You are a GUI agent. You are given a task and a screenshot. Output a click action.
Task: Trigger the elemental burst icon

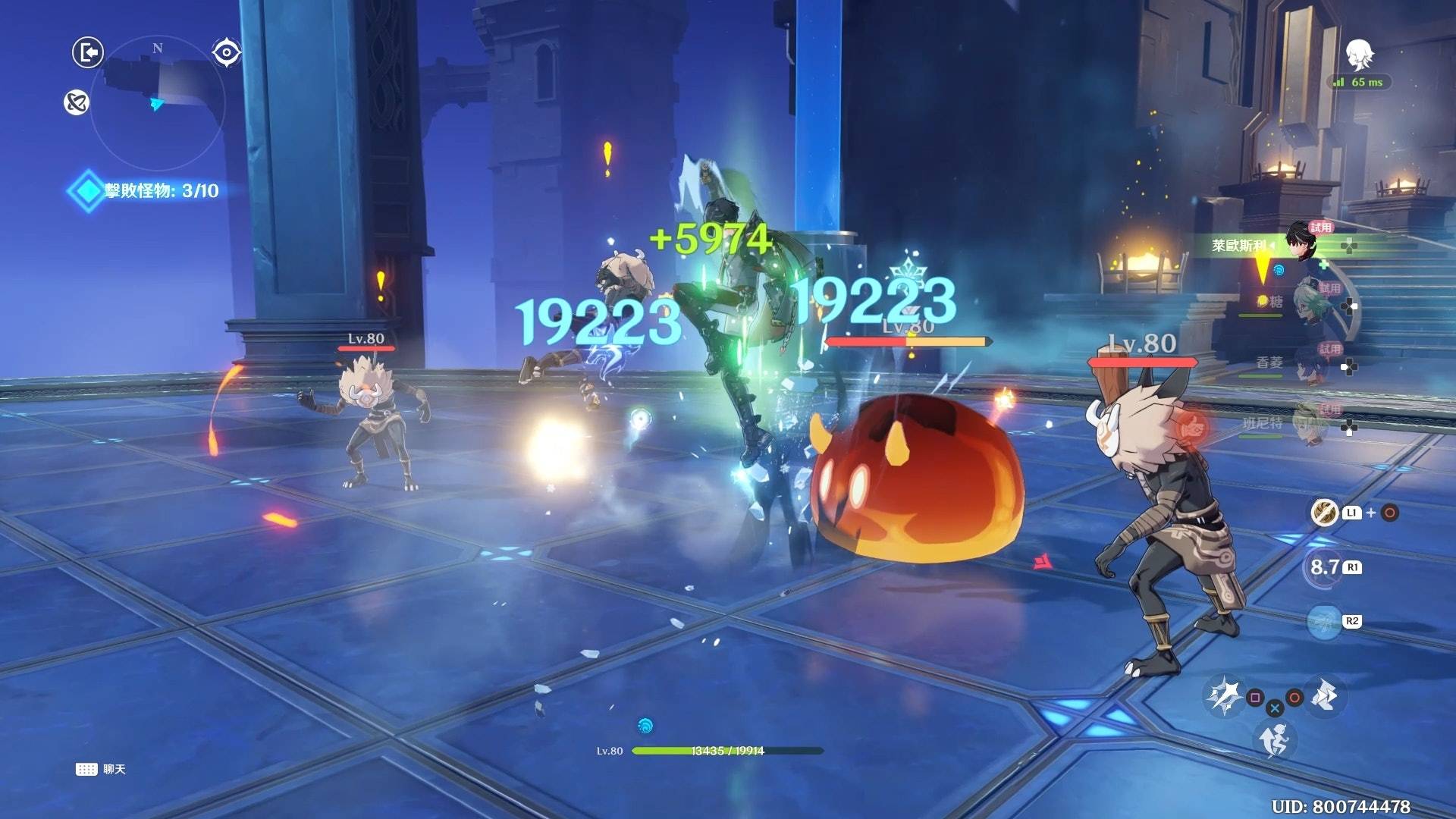pyautogui.click(x=1325, y=622)
